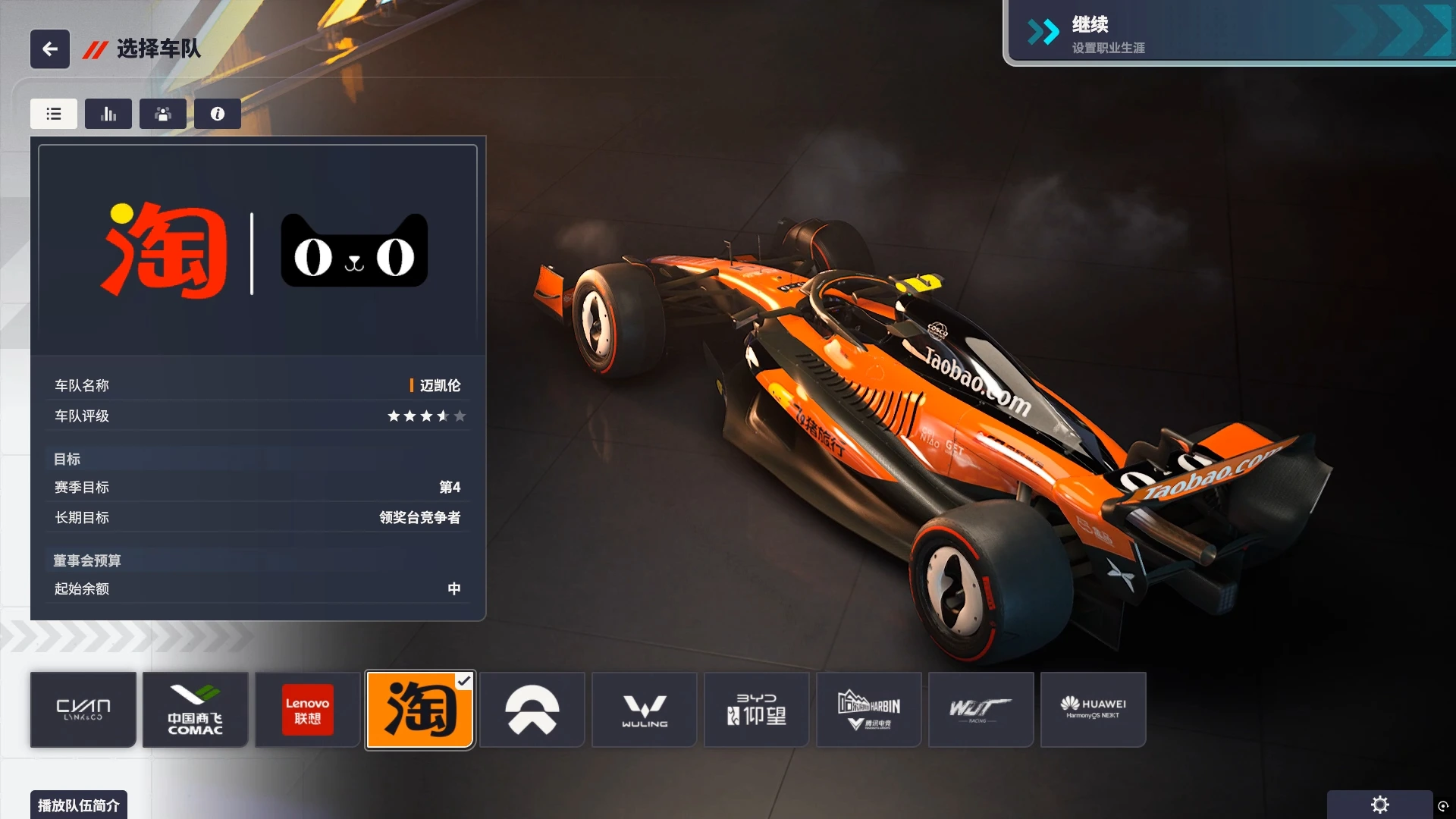
Task: Open the bar chart statistics tab
Action: point(108,114)
